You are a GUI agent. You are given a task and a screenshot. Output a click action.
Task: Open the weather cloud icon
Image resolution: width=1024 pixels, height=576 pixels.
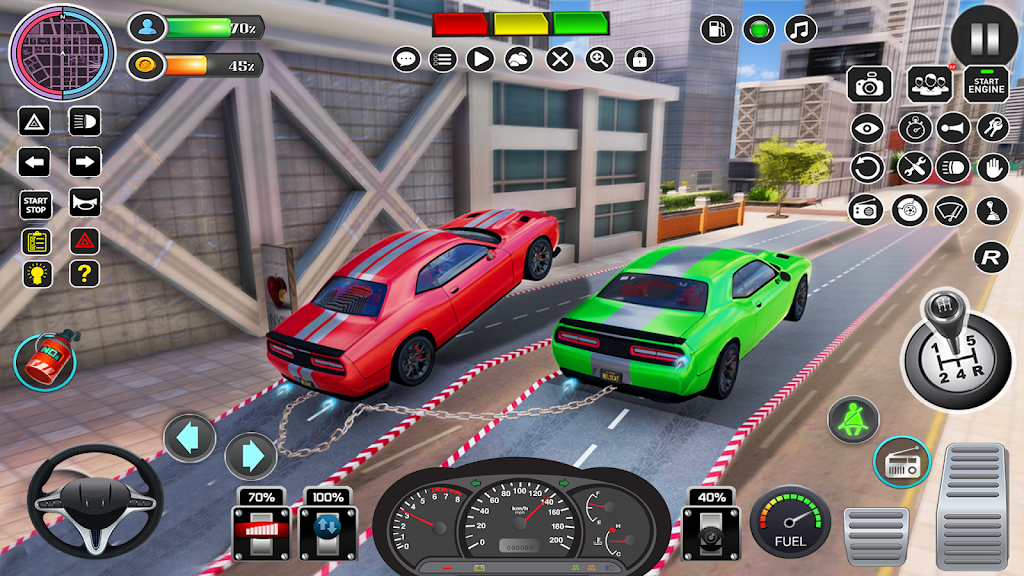tap(519, 59)
